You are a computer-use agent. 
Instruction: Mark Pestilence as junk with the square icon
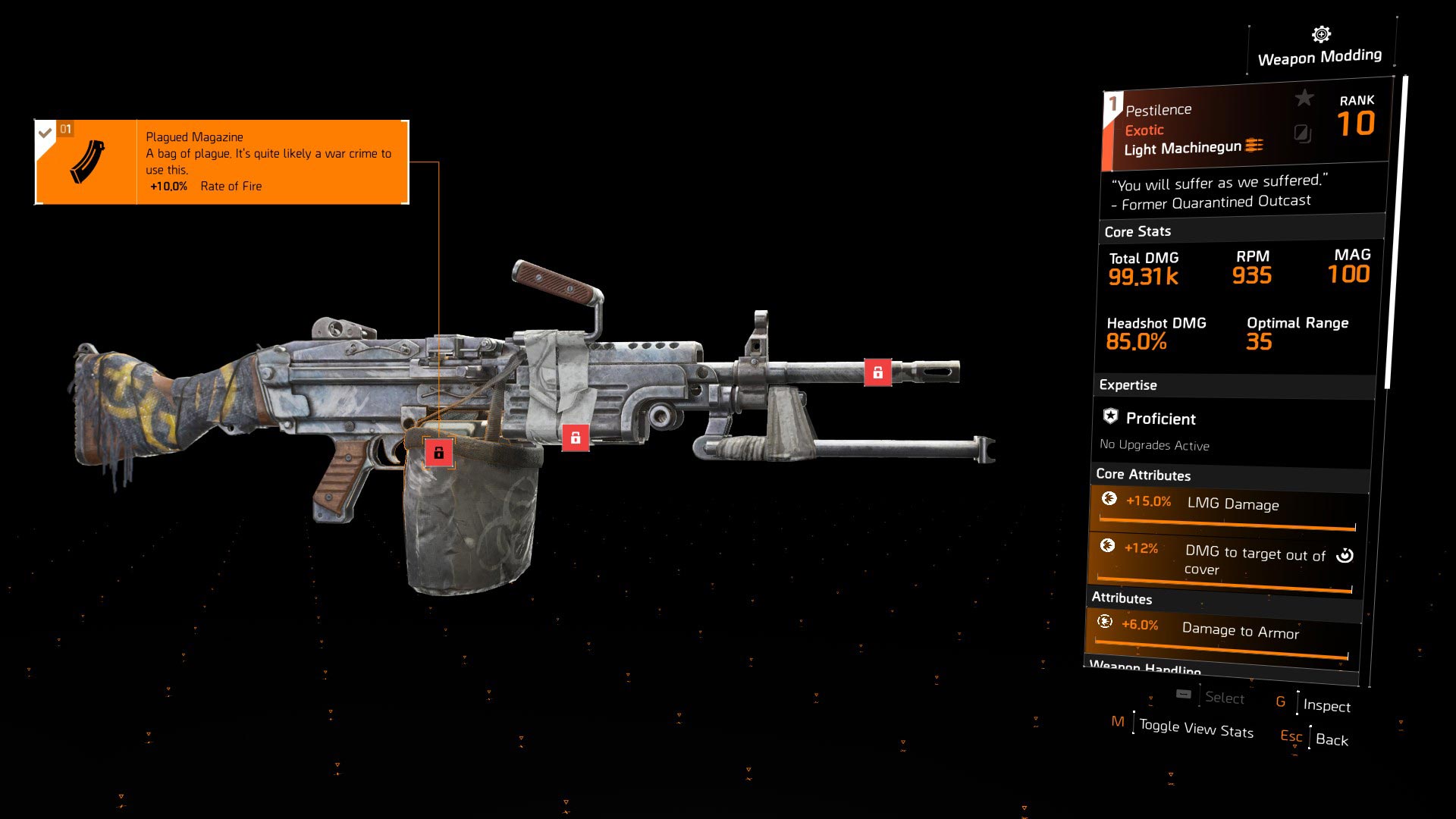[x=1302, y=134]
